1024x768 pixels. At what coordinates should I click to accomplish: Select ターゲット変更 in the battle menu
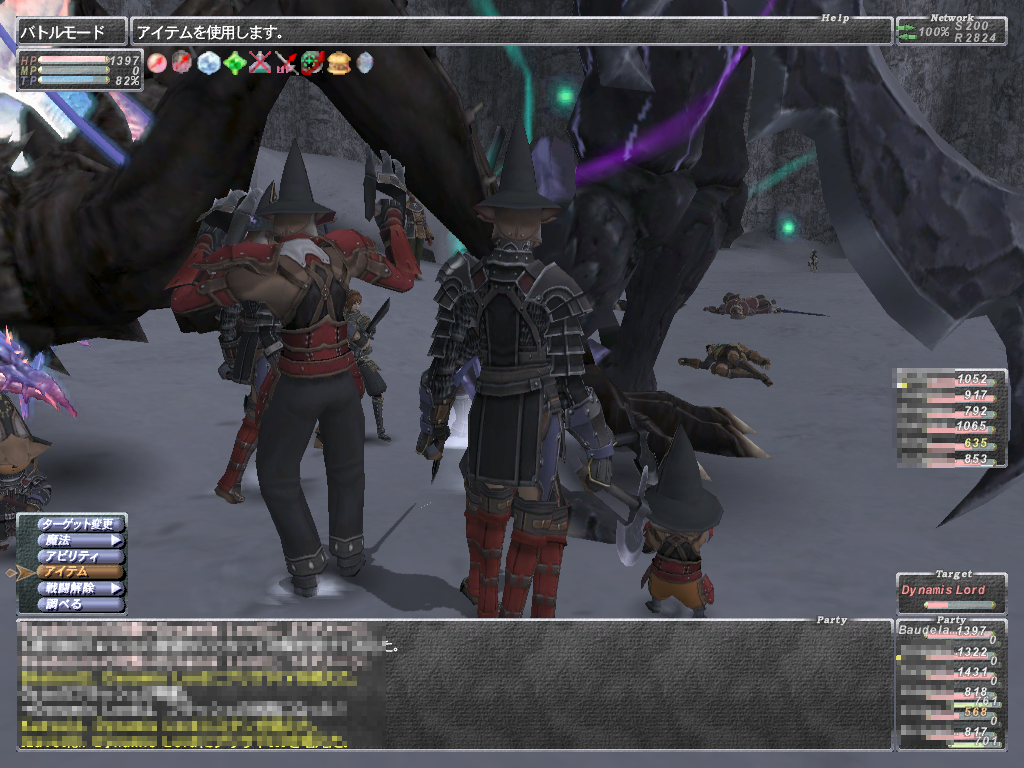tap(80, 523)
